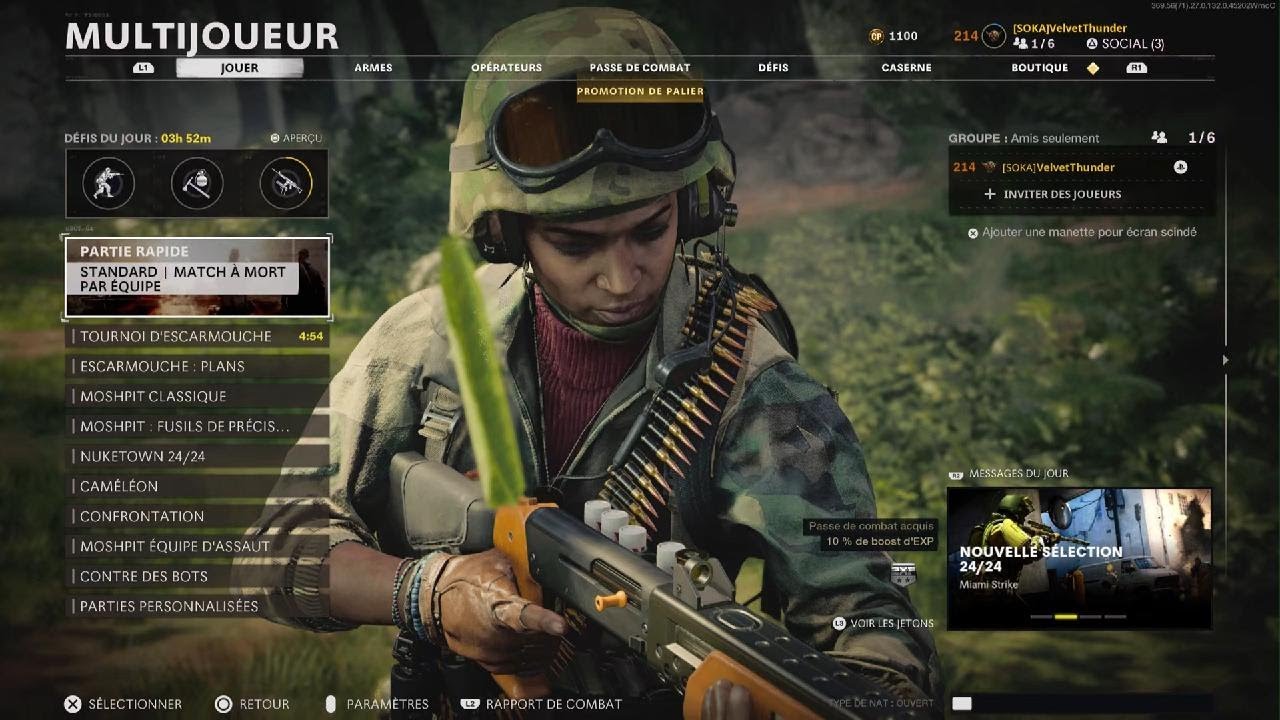Open the Opérateurs tab

coord(506,68)
